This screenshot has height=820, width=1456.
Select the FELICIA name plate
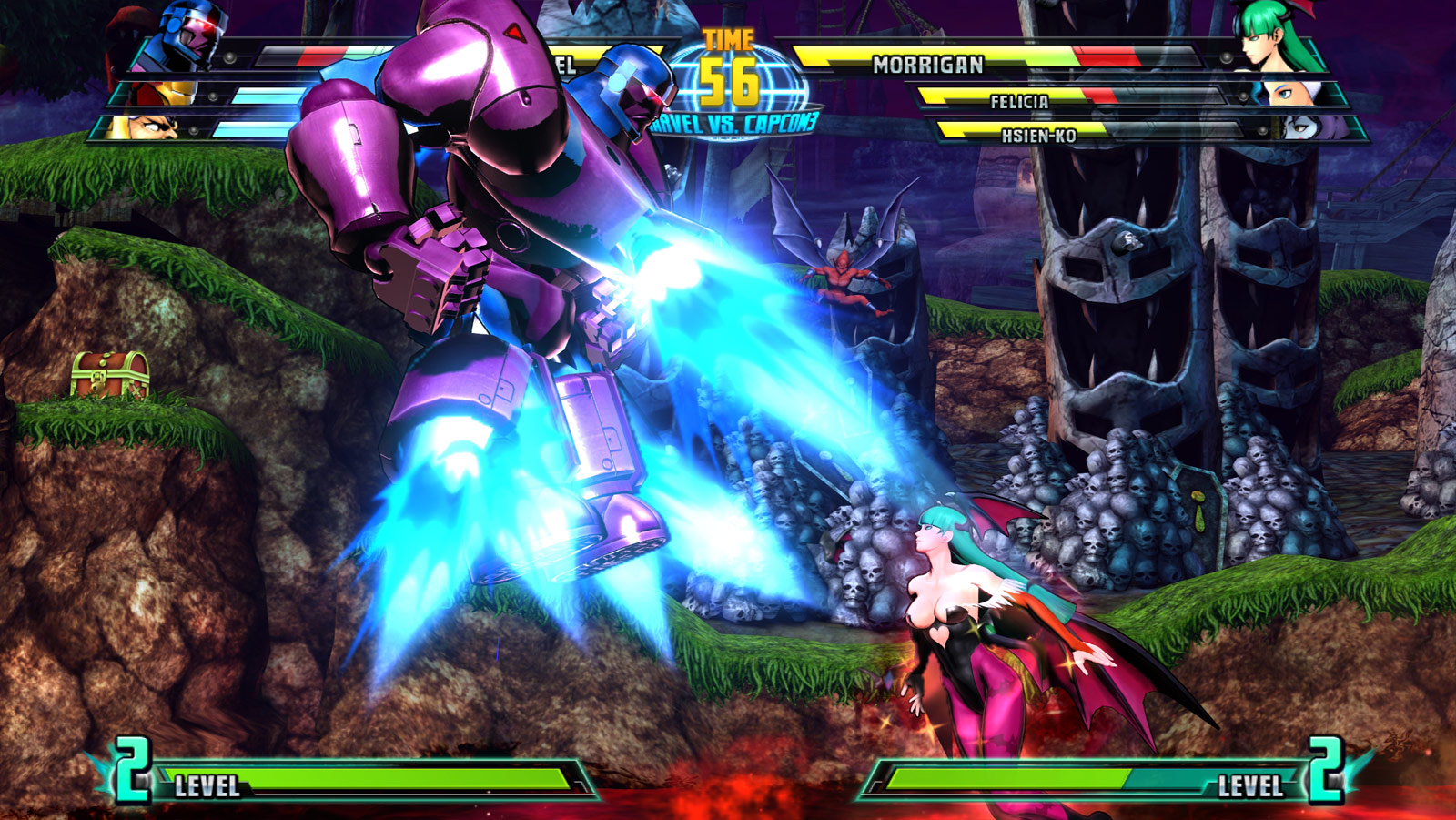point(1021,103)
